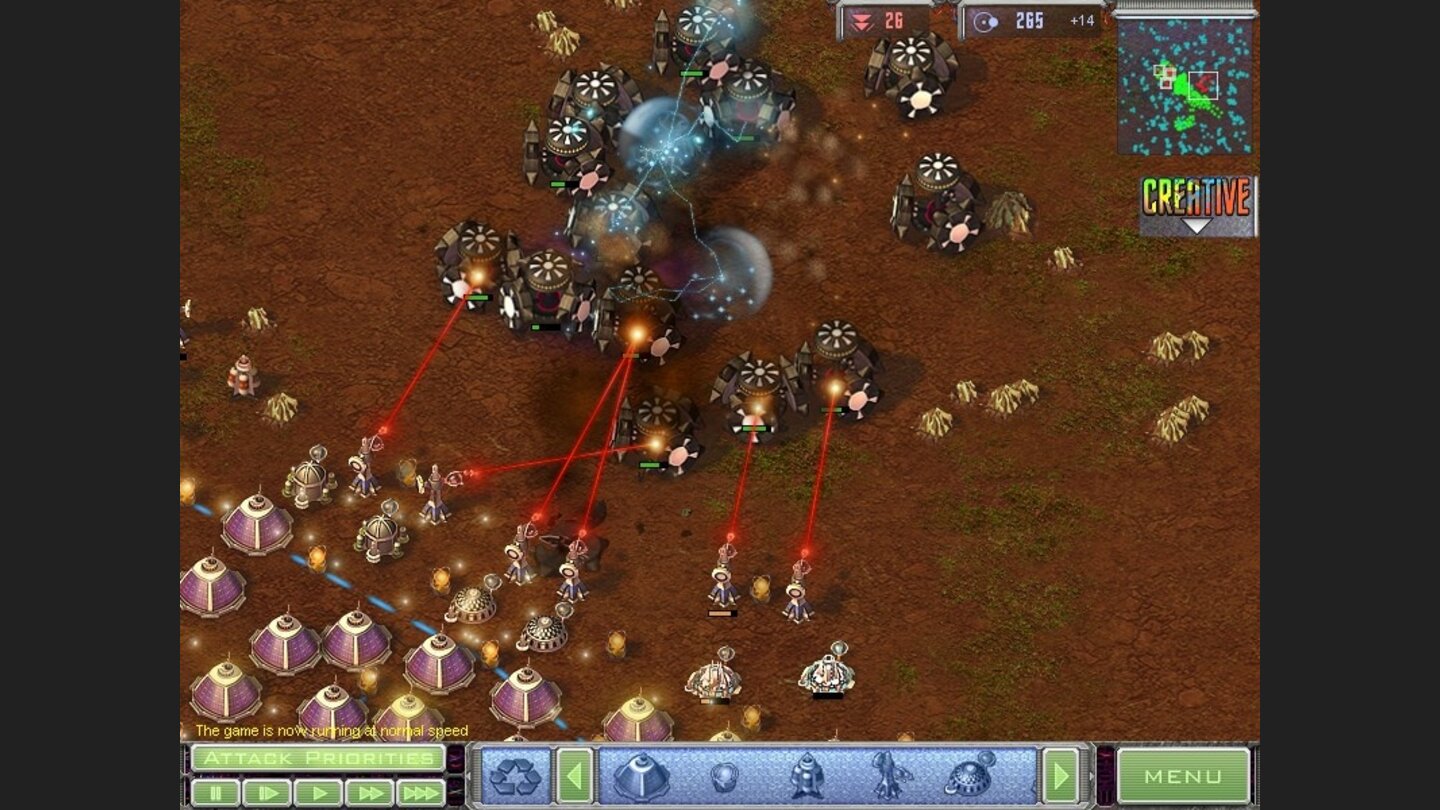
Task: Open the Attack Priorities panel
Action: [318, 758]
